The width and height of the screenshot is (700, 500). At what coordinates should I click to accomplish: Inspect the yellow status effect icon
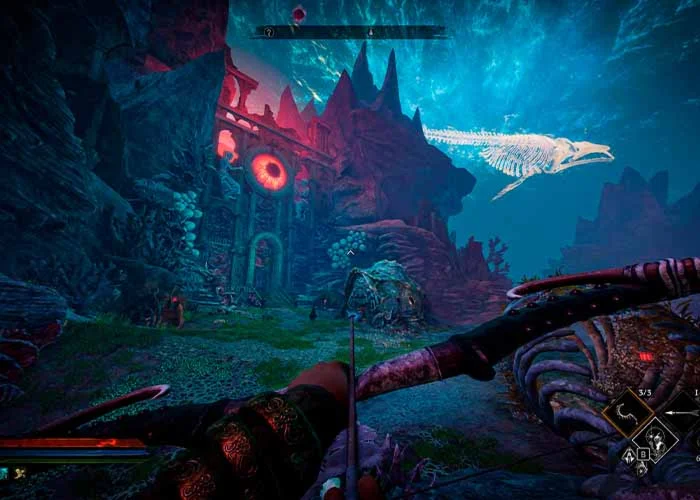point(19,473)
